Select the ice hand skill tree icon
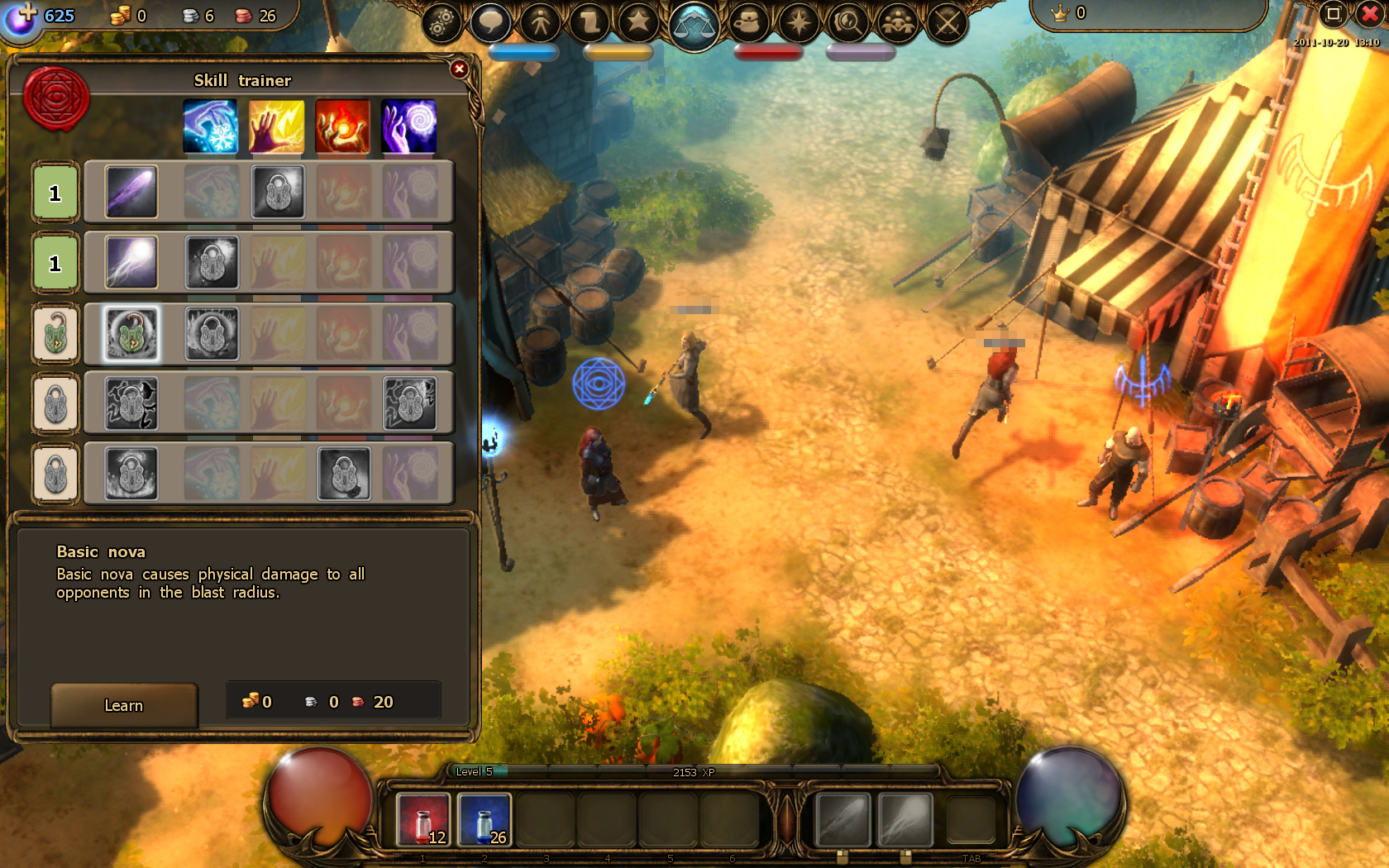Image resolution: width=1389 pixels, height=868 pixels. coord(210,126)
